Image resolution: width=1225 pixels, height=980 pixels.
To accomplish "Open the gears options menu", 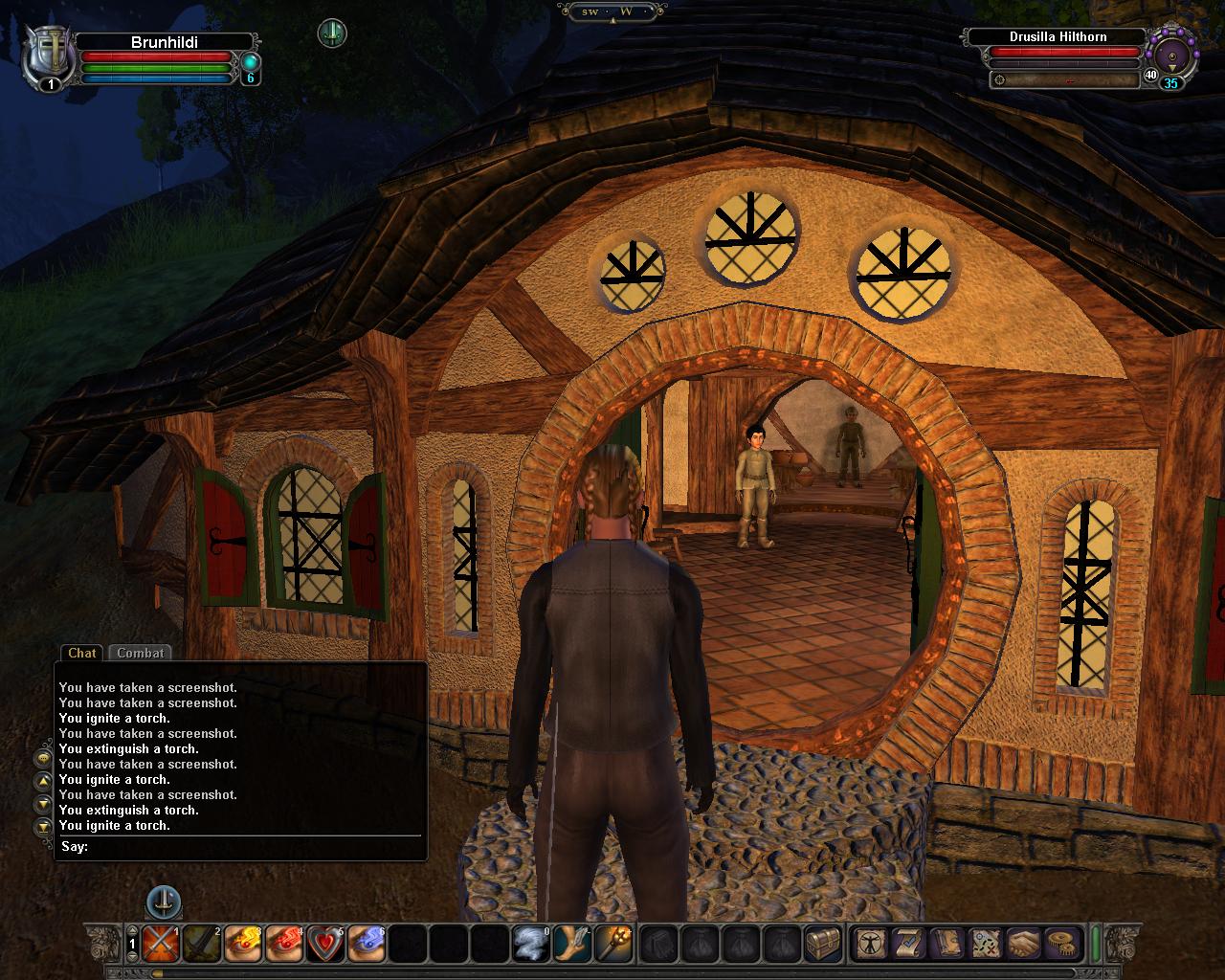I will [1060, 944].
